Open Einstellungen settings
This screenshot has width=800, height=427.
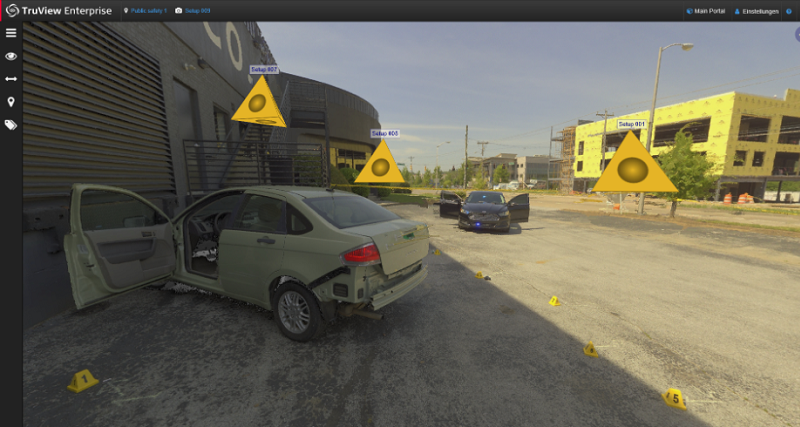(756, 11)
